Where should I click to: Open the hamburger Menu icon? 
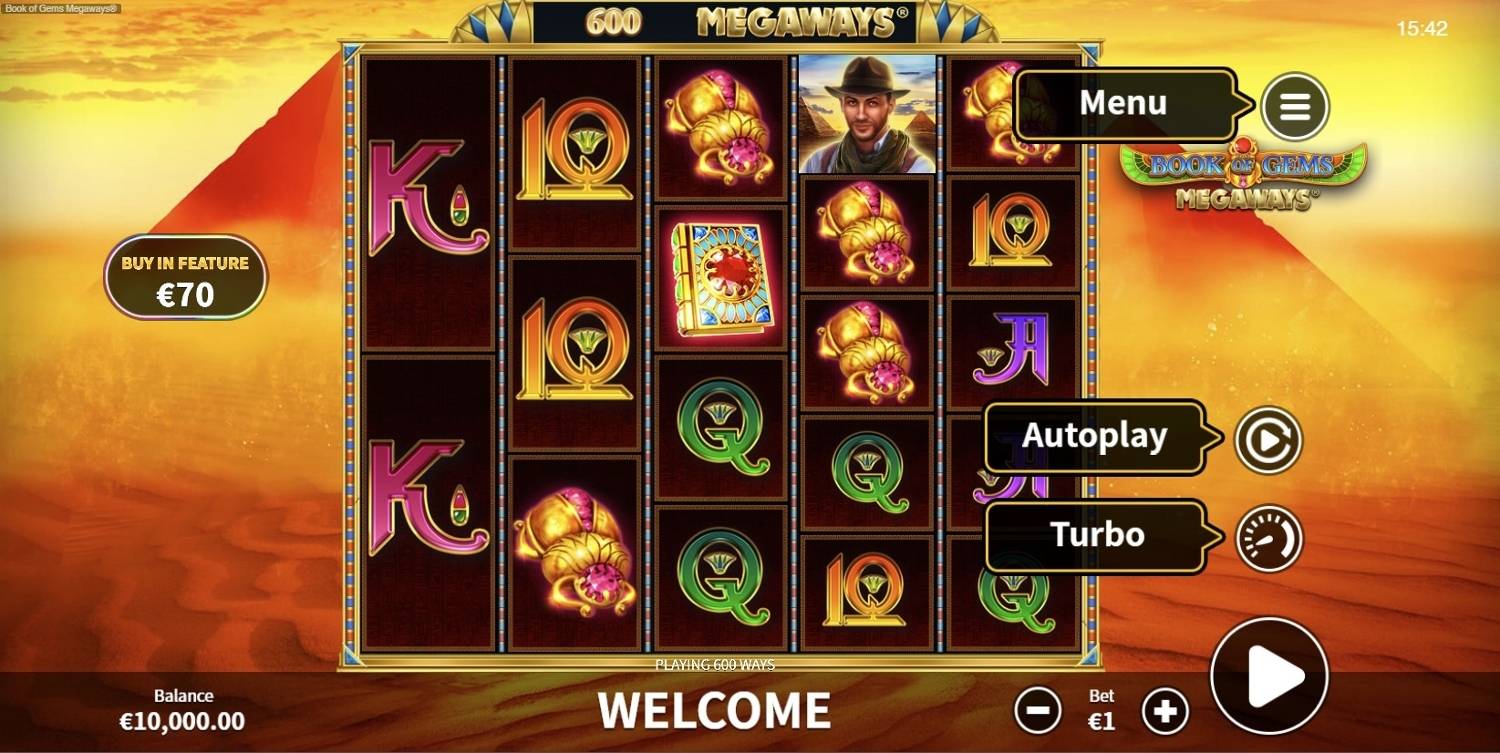point(1295,104)
